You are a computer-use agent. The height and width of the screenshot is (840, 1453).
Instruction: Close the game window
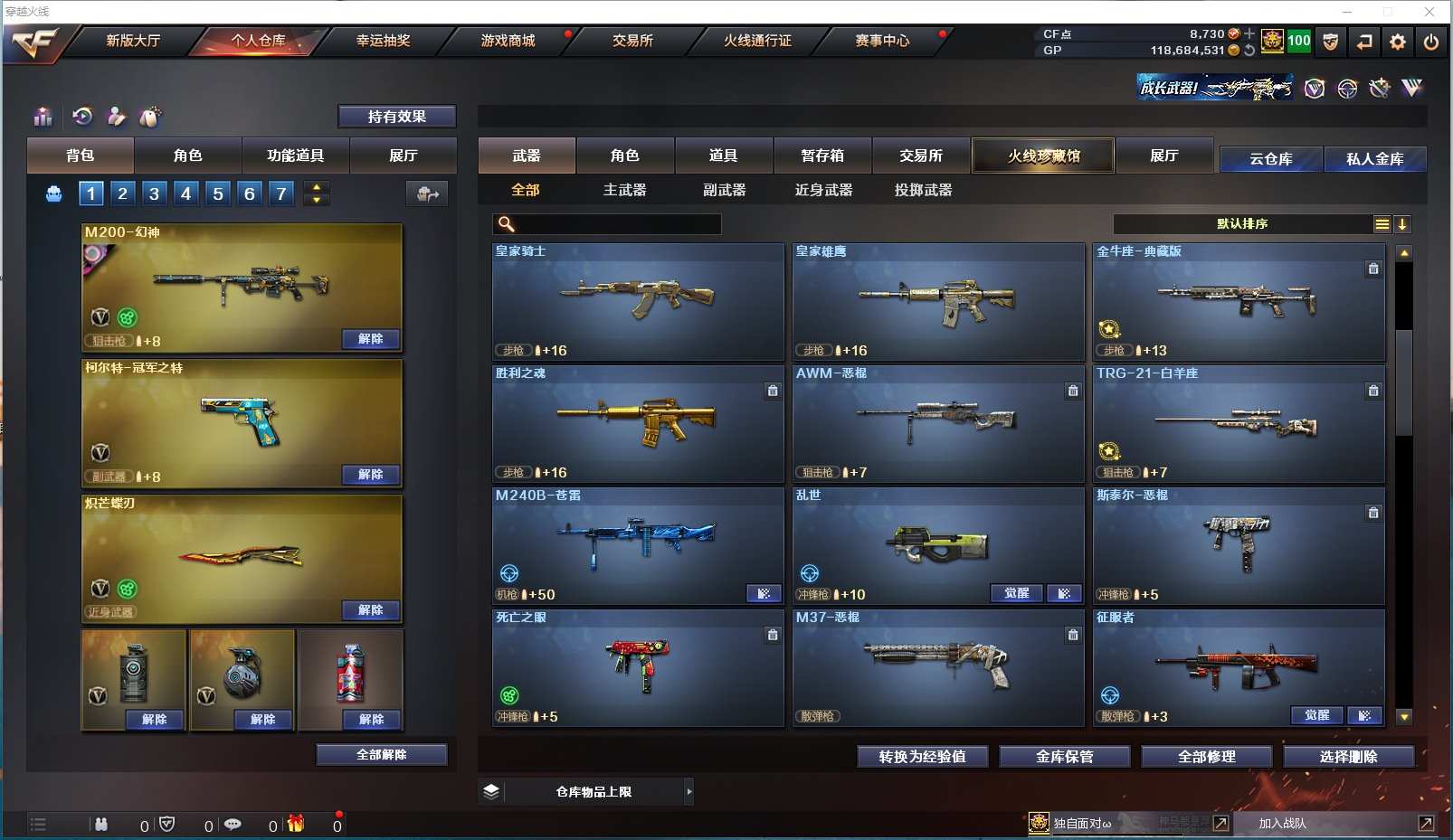[1429, 12]
